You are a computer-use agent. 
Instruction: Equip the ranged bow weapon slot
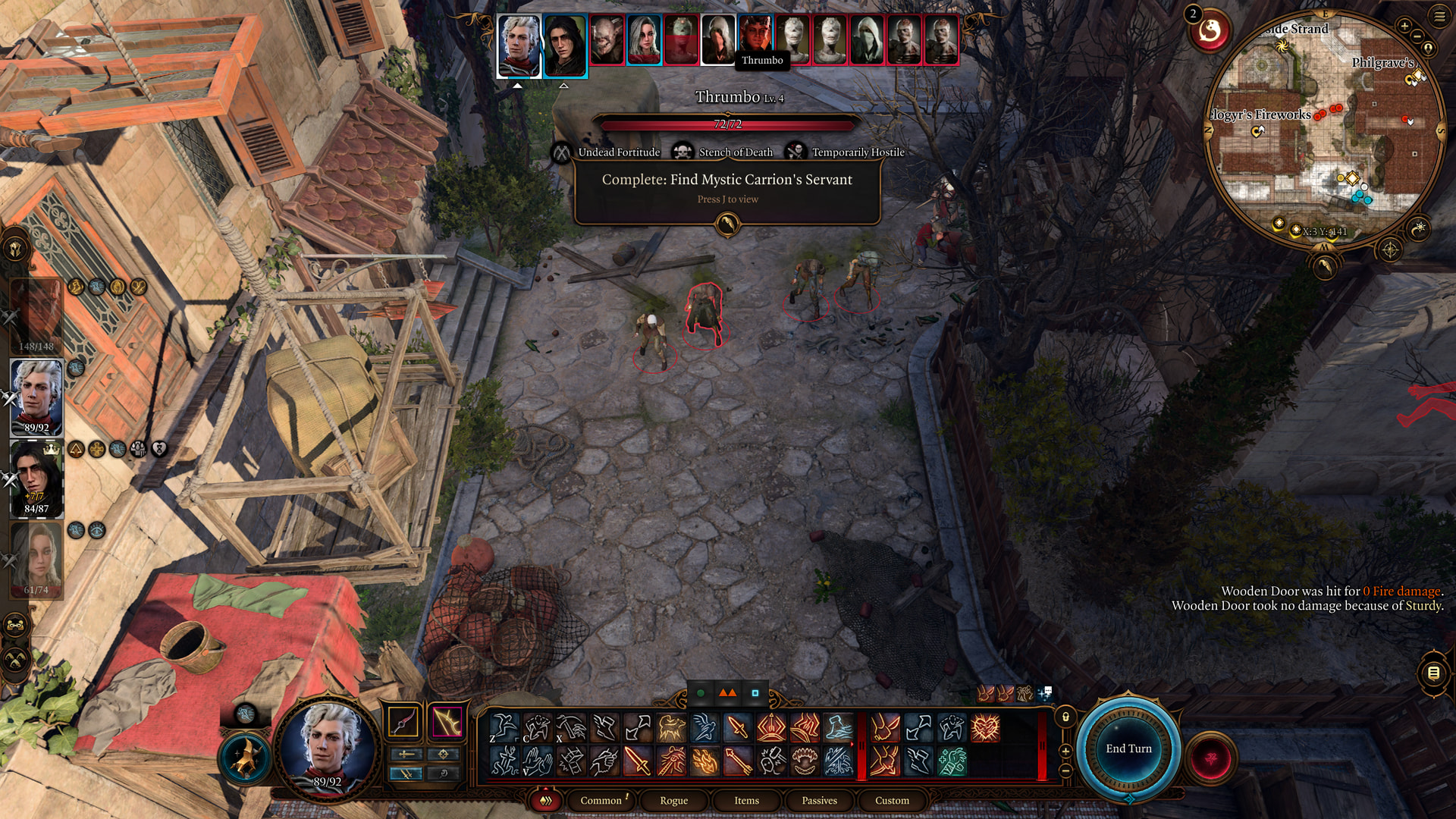(x=447, y=722)
